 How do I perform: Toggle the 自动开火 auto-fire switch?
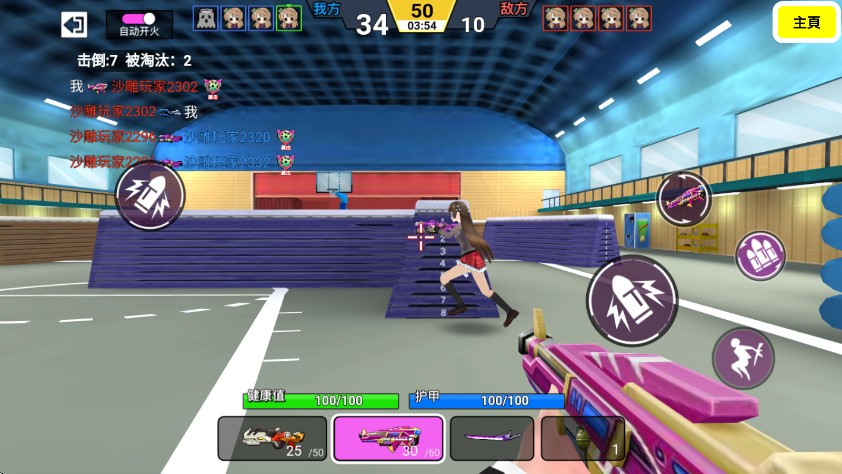[138, 19]
